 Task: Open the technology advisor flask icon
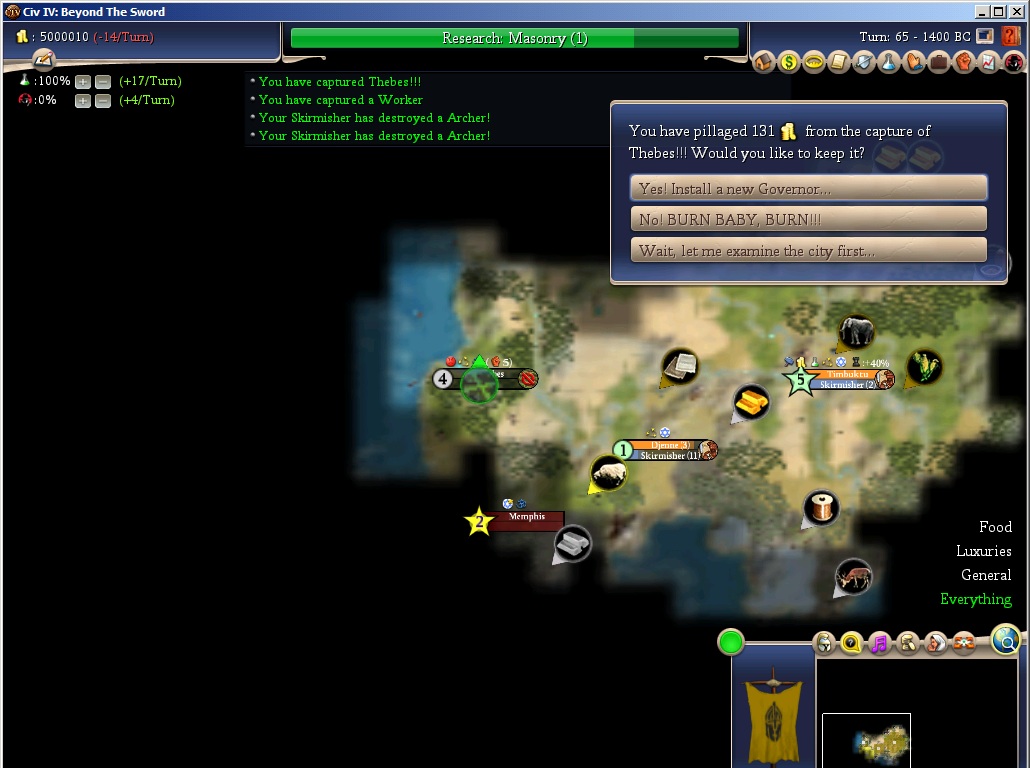click(889, 63)
